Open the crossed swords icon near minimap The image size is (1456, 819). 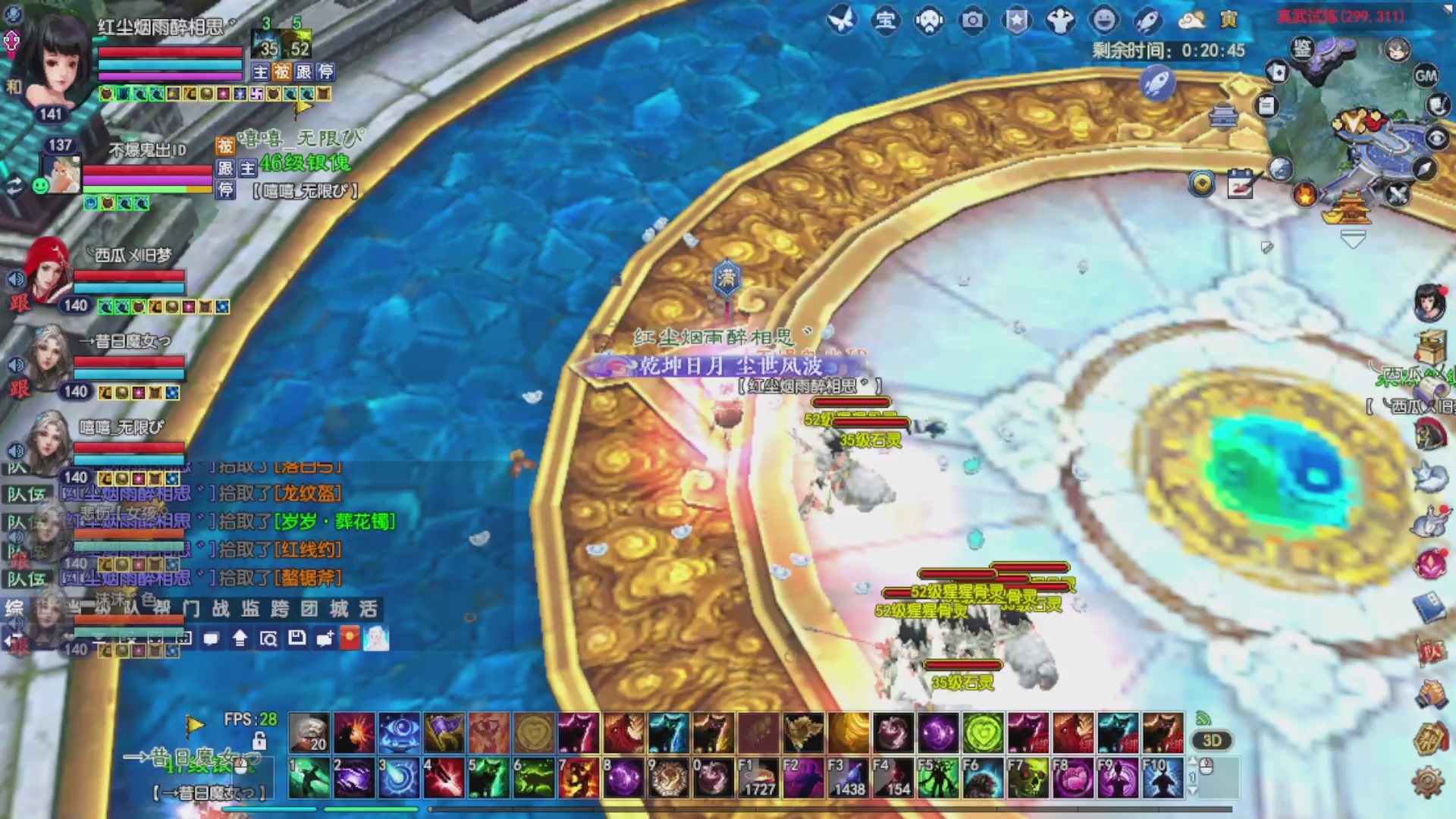point(1397,195)
